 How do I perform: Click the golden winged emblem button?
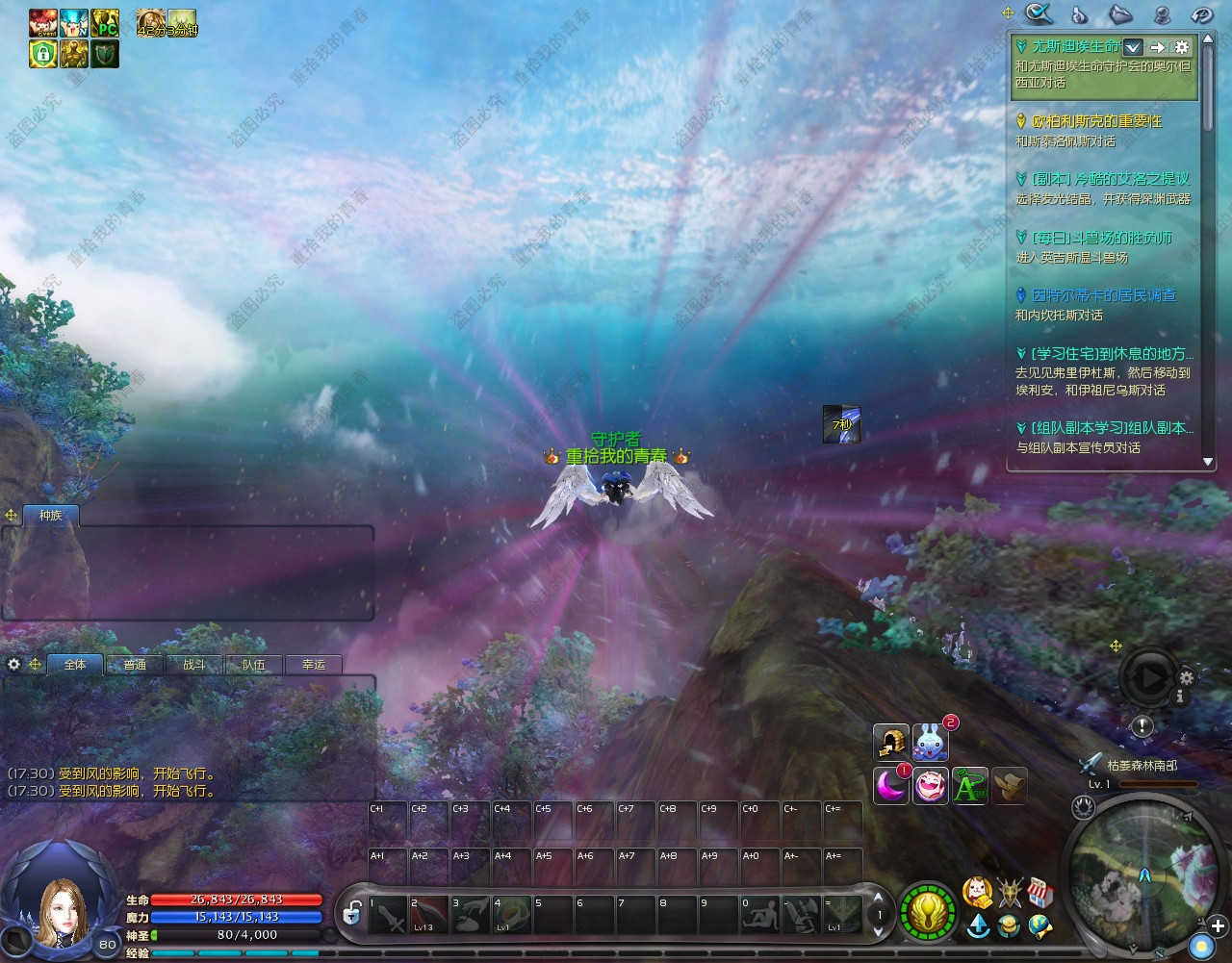click(928, 912)
